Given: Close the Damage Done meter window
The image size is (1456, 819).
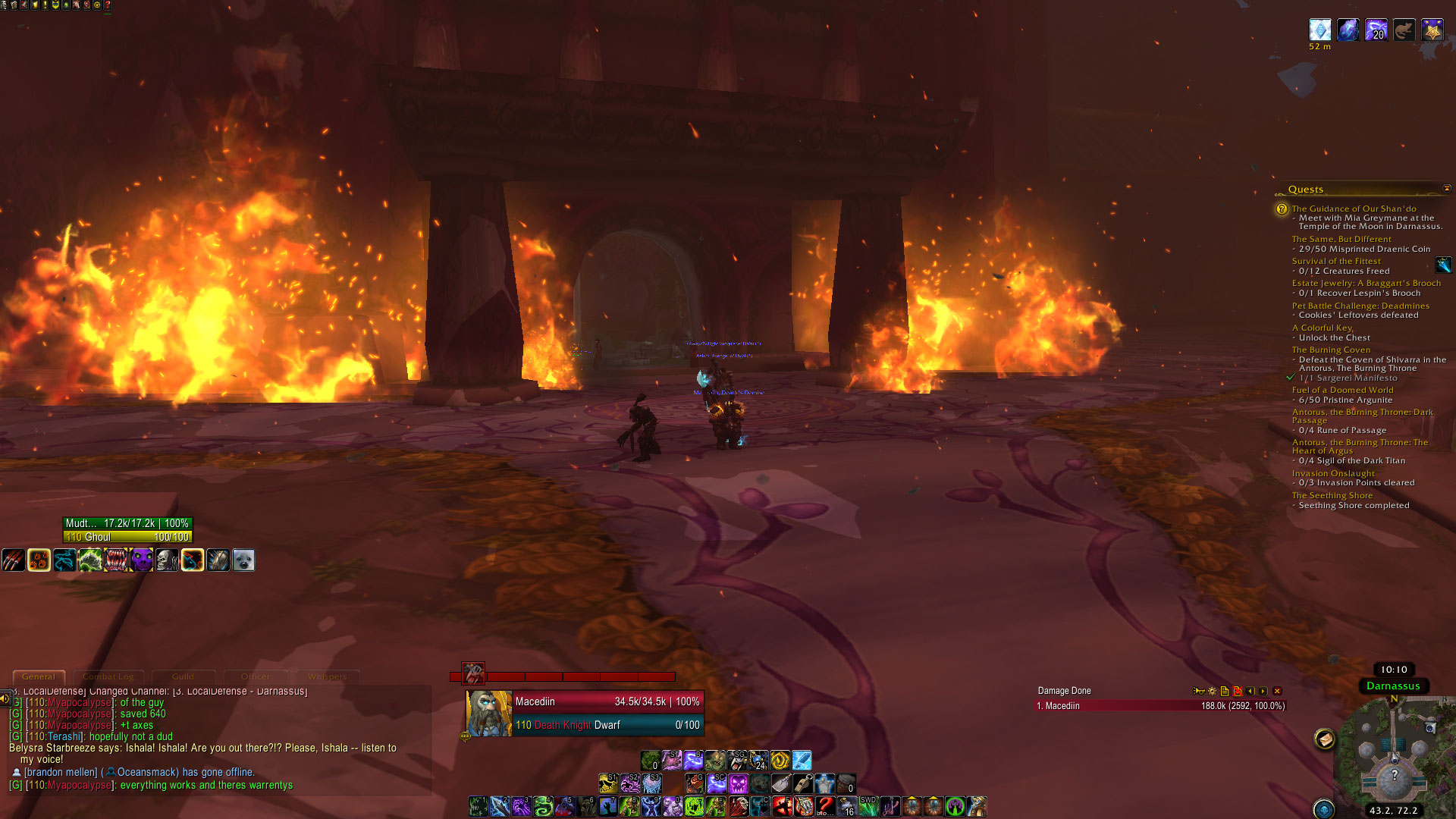Looking at the screenshot, I should (x=1277, y=691).
